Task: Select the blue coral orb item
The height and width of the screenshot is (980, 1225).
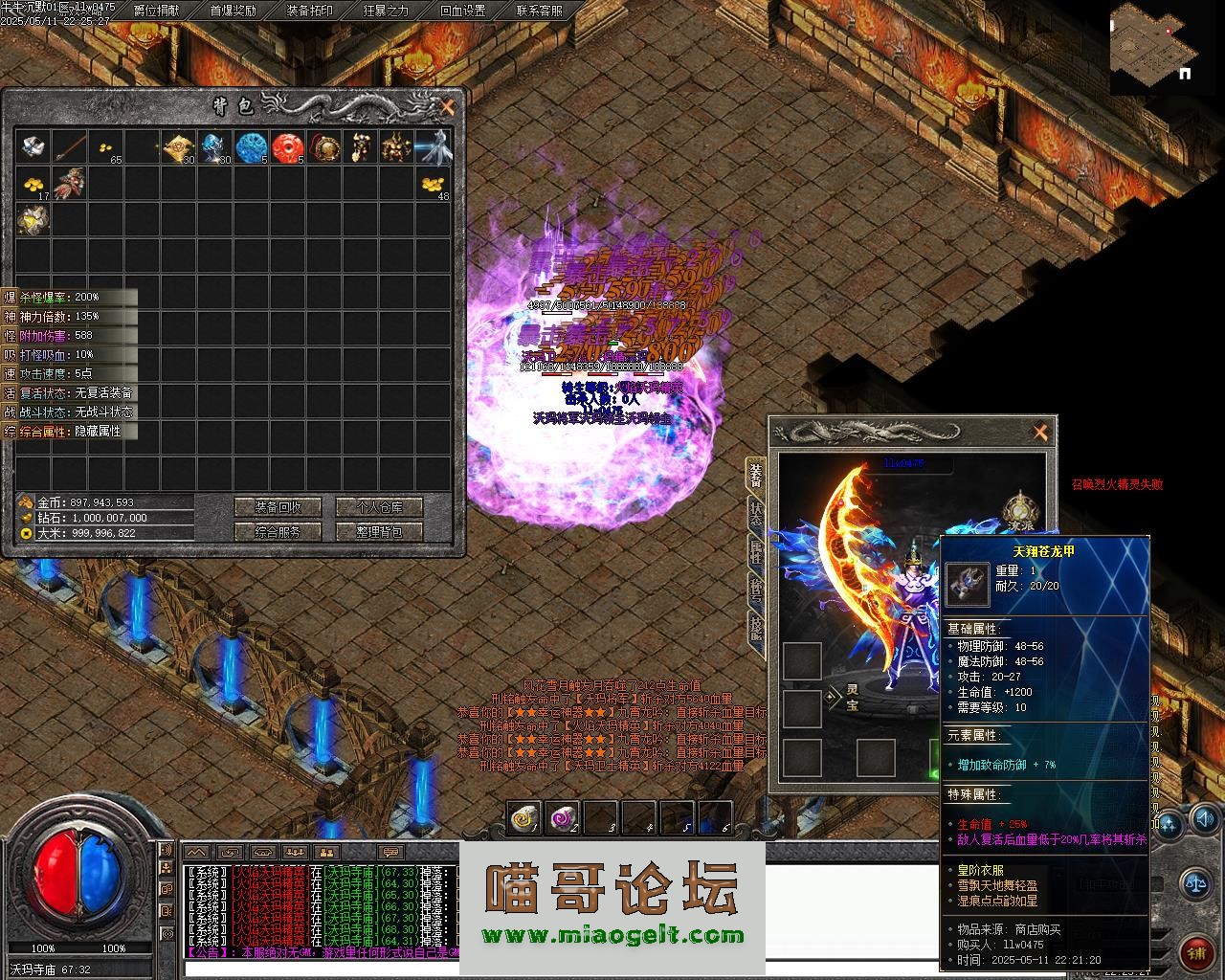Action: pyautogui.click(x=251, y=147)
